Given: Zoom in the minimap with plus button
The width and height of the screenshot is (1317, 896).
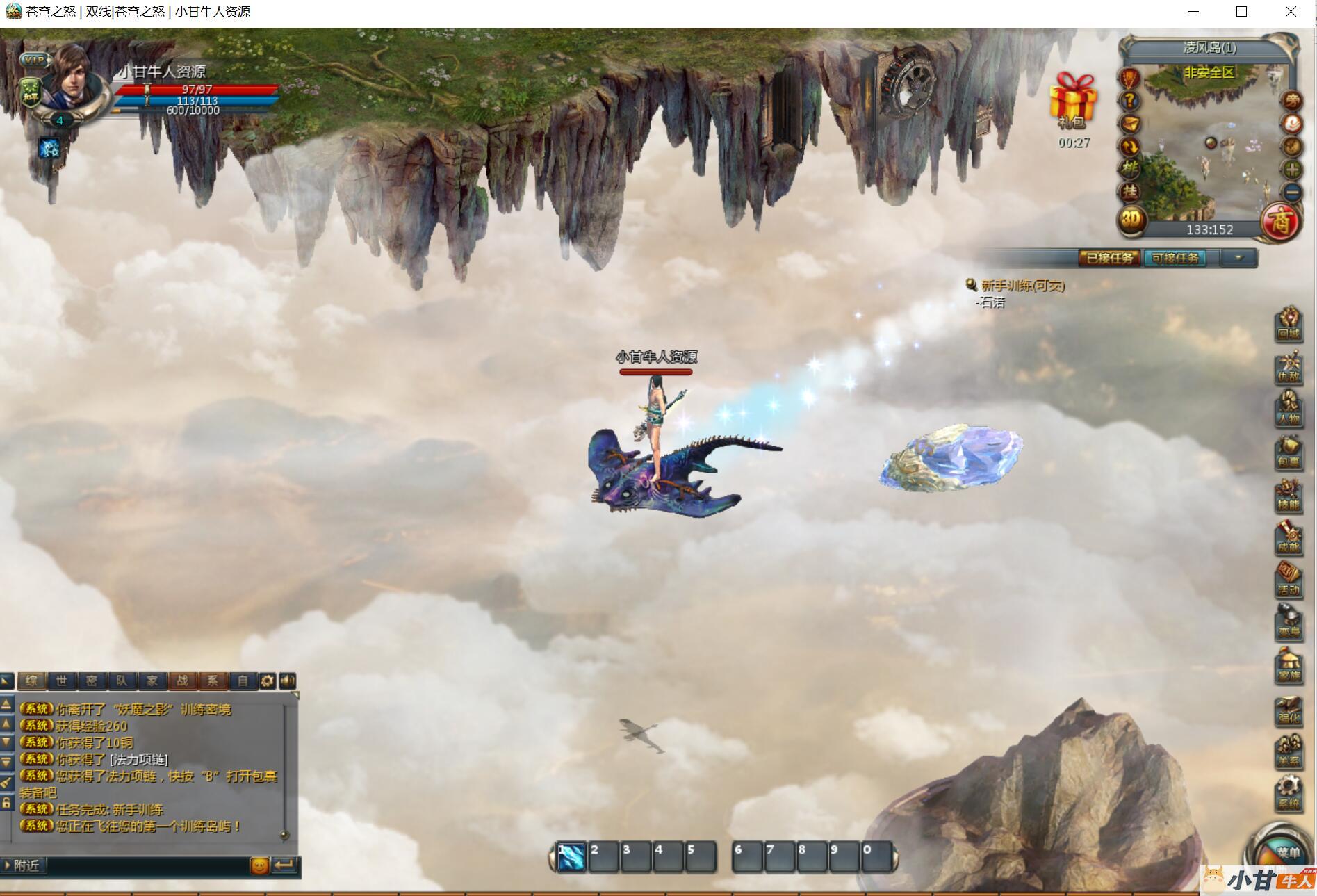Looking at the screenshot, I should 1292,169.
